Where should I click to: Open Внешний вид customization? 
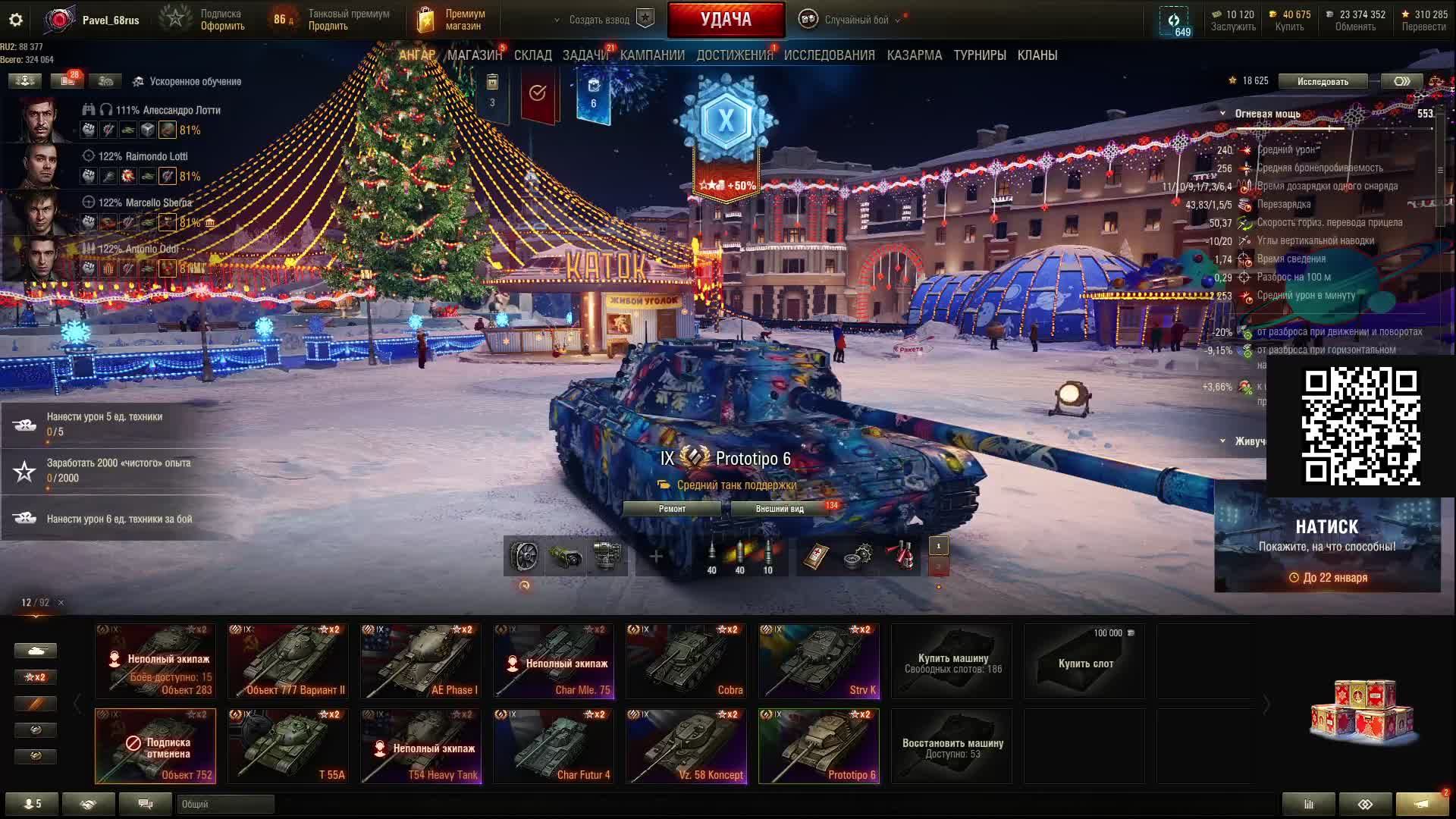(x=780, y=509)
